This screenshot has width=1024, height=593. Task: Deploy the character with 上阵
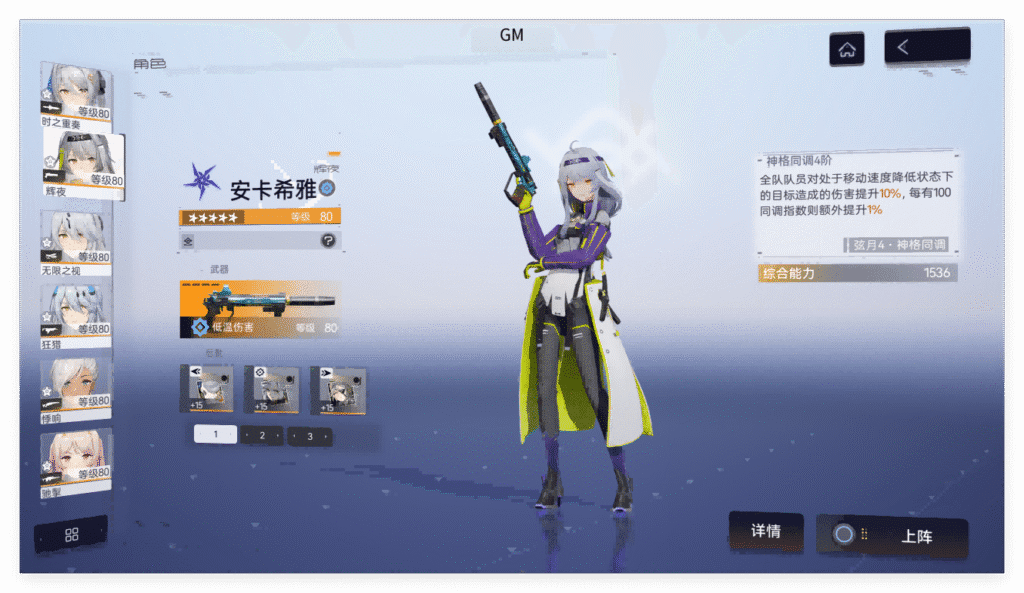click(892, 536)
